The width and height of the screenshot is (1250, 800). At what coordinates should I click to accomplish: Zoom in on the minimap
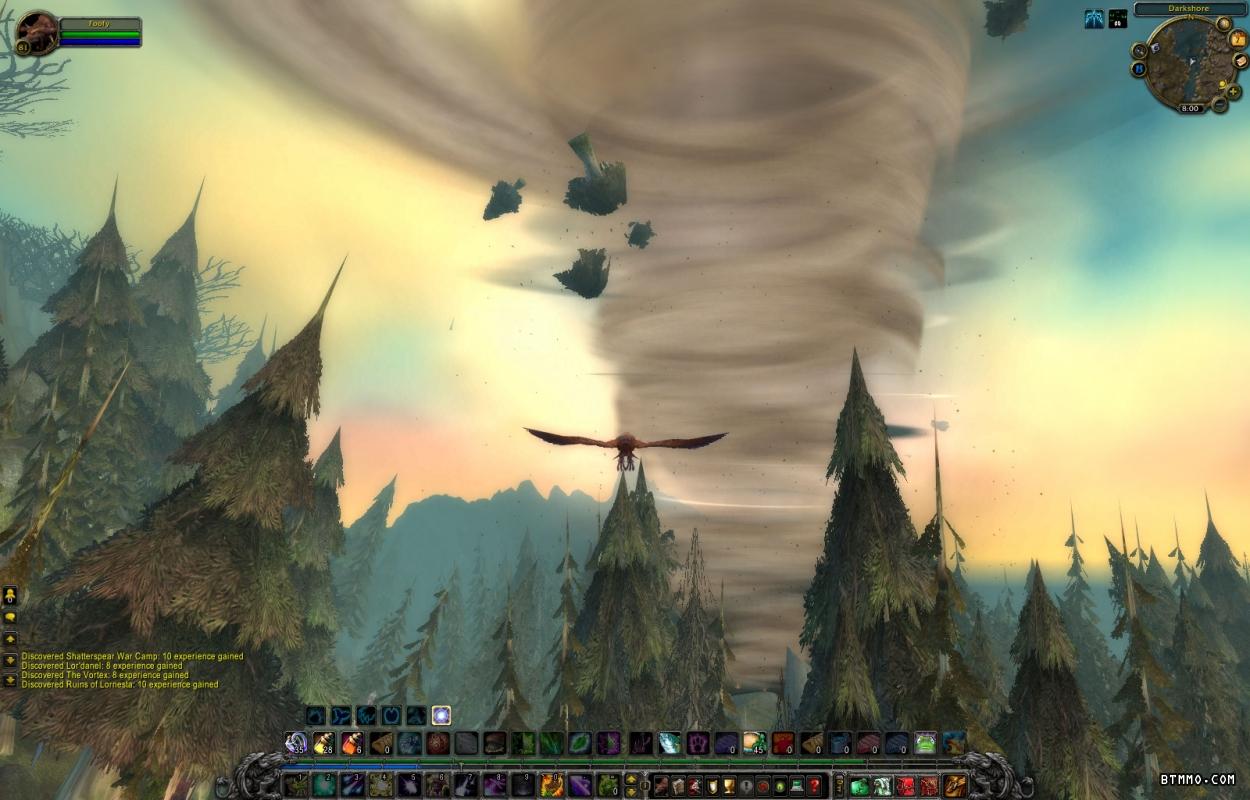tap(1234, 92)
